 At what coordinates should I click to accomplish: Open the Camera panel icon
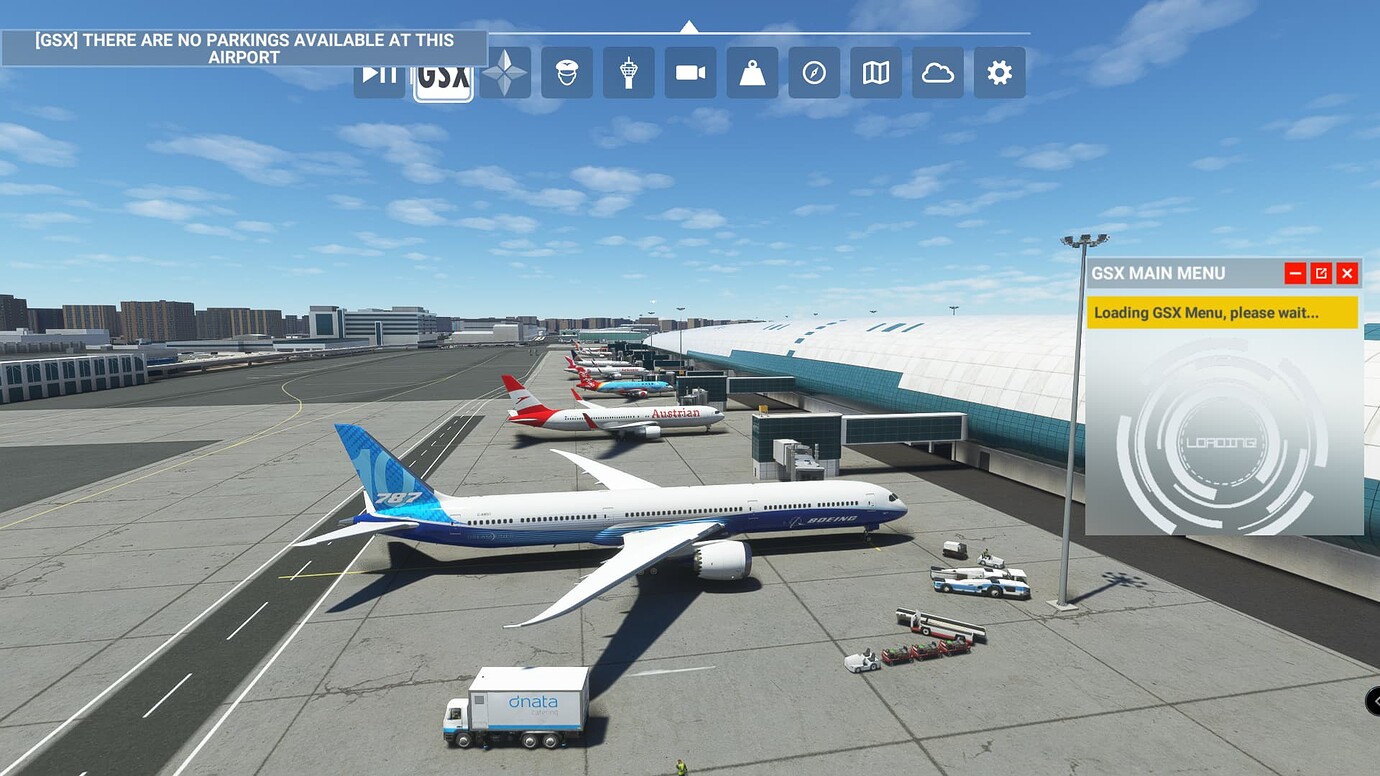point(689,72)
